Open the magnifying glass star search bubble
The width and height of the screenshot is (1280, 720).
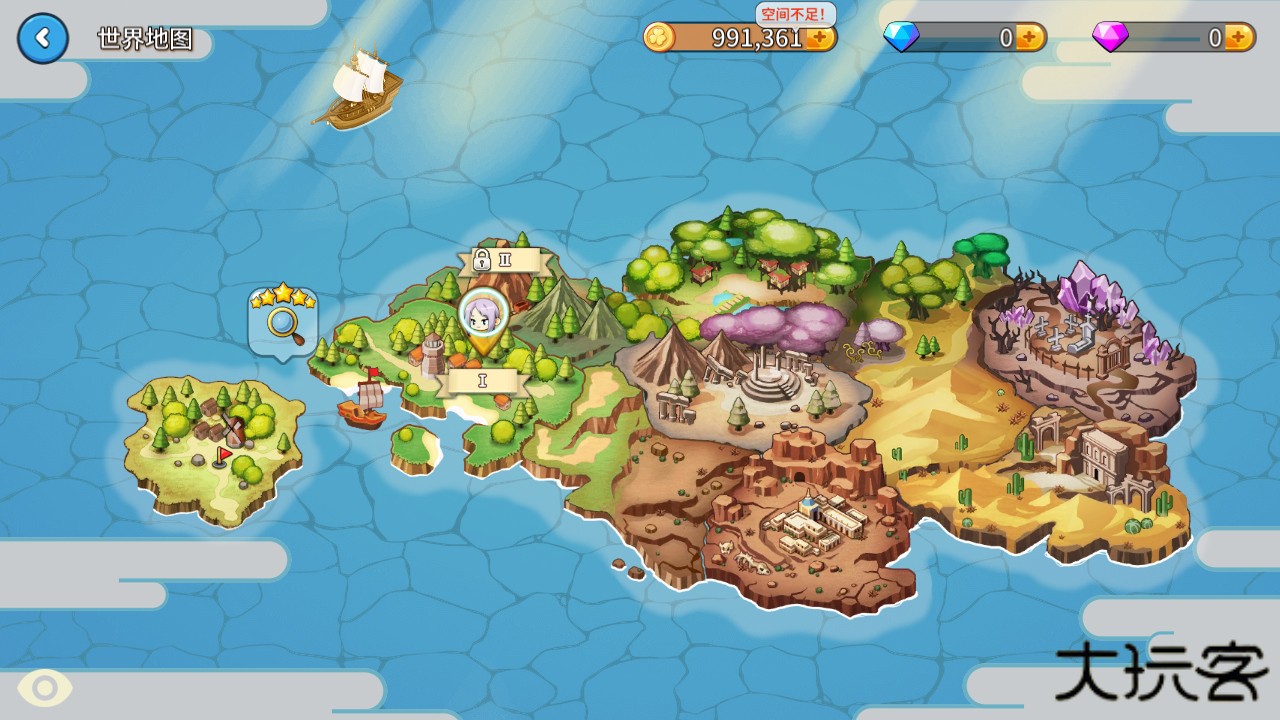[x=283, y=319]
